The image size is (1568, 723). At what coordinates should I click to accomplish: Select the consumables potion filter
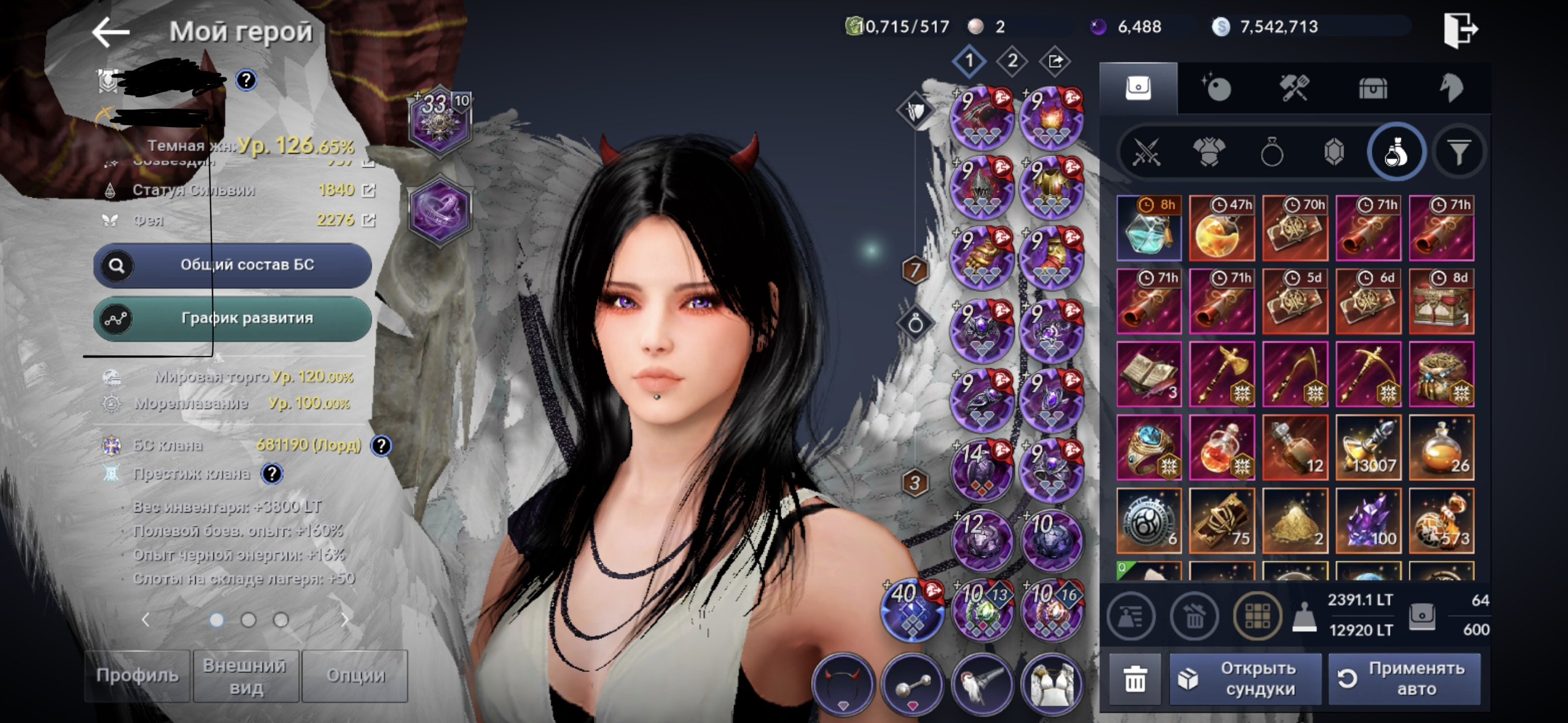(1396, 152)
